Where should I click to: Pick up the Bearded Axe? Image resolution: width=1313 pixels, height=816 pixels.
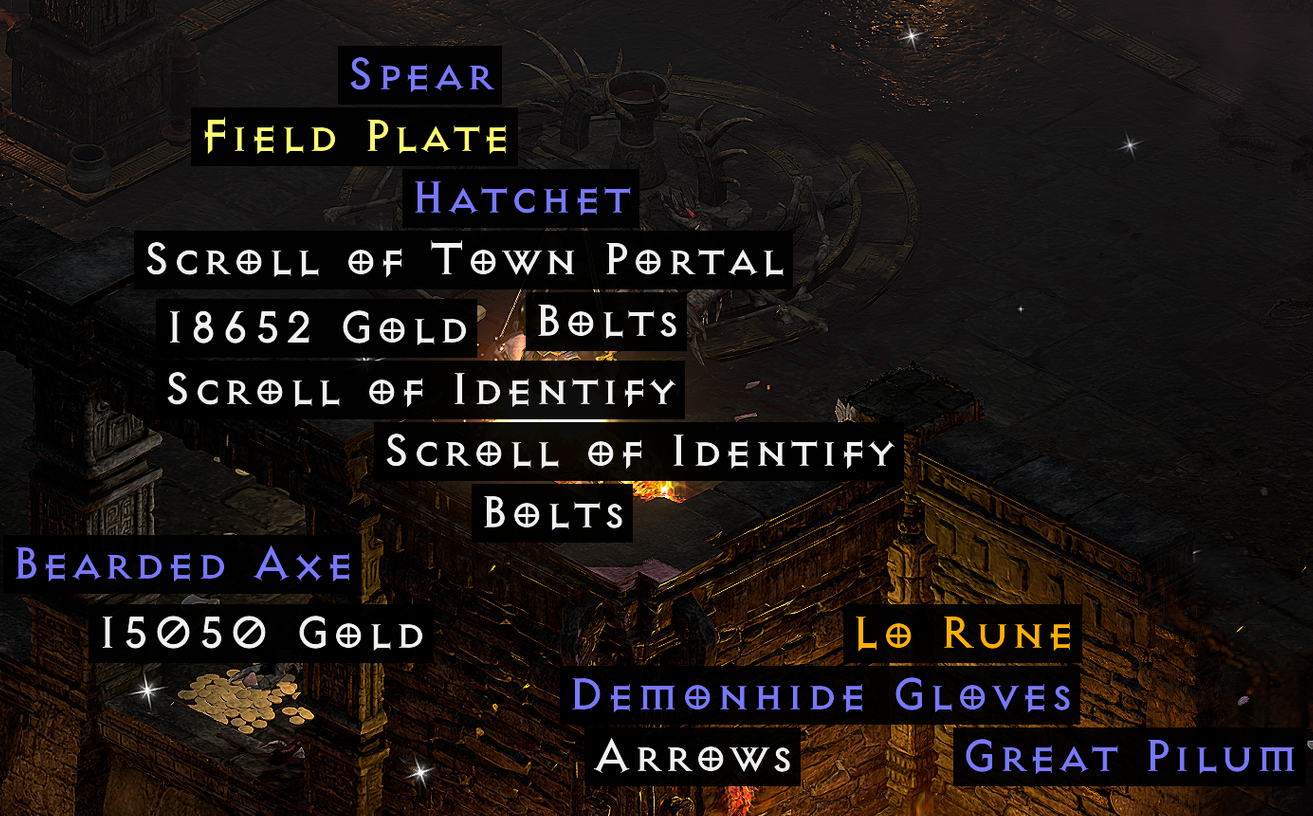(179, 566)
